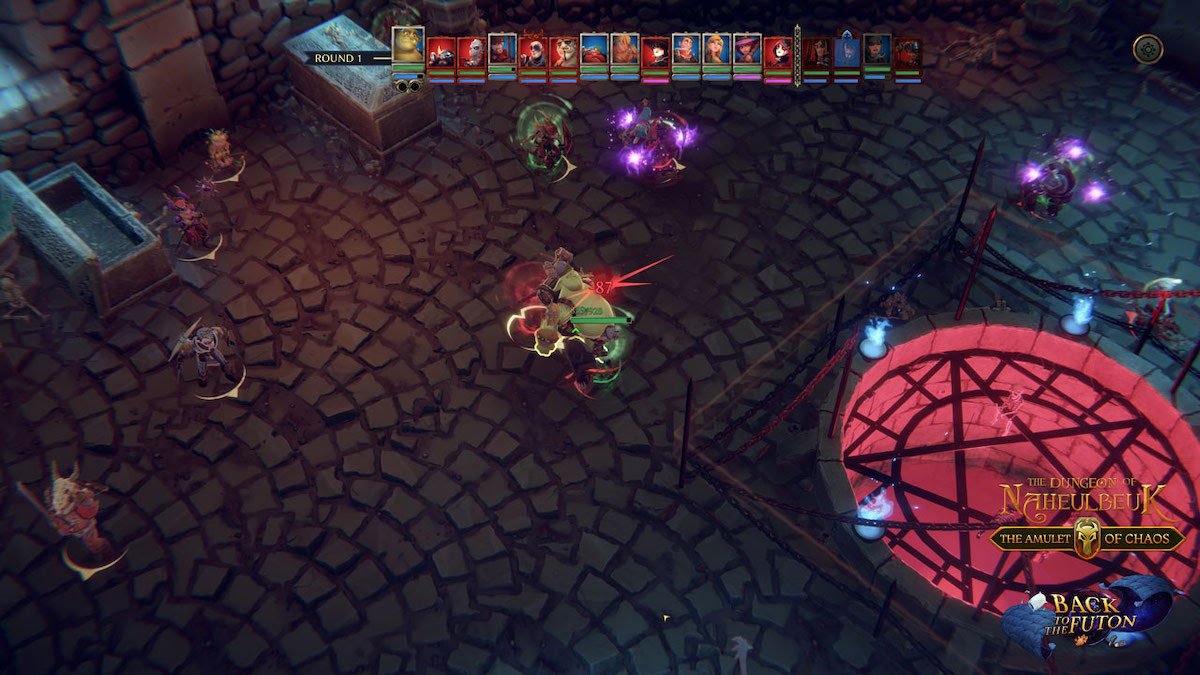The image size is (1200, 675).
Task: Open the gear settings button
Action: [x=1147, y=49]
